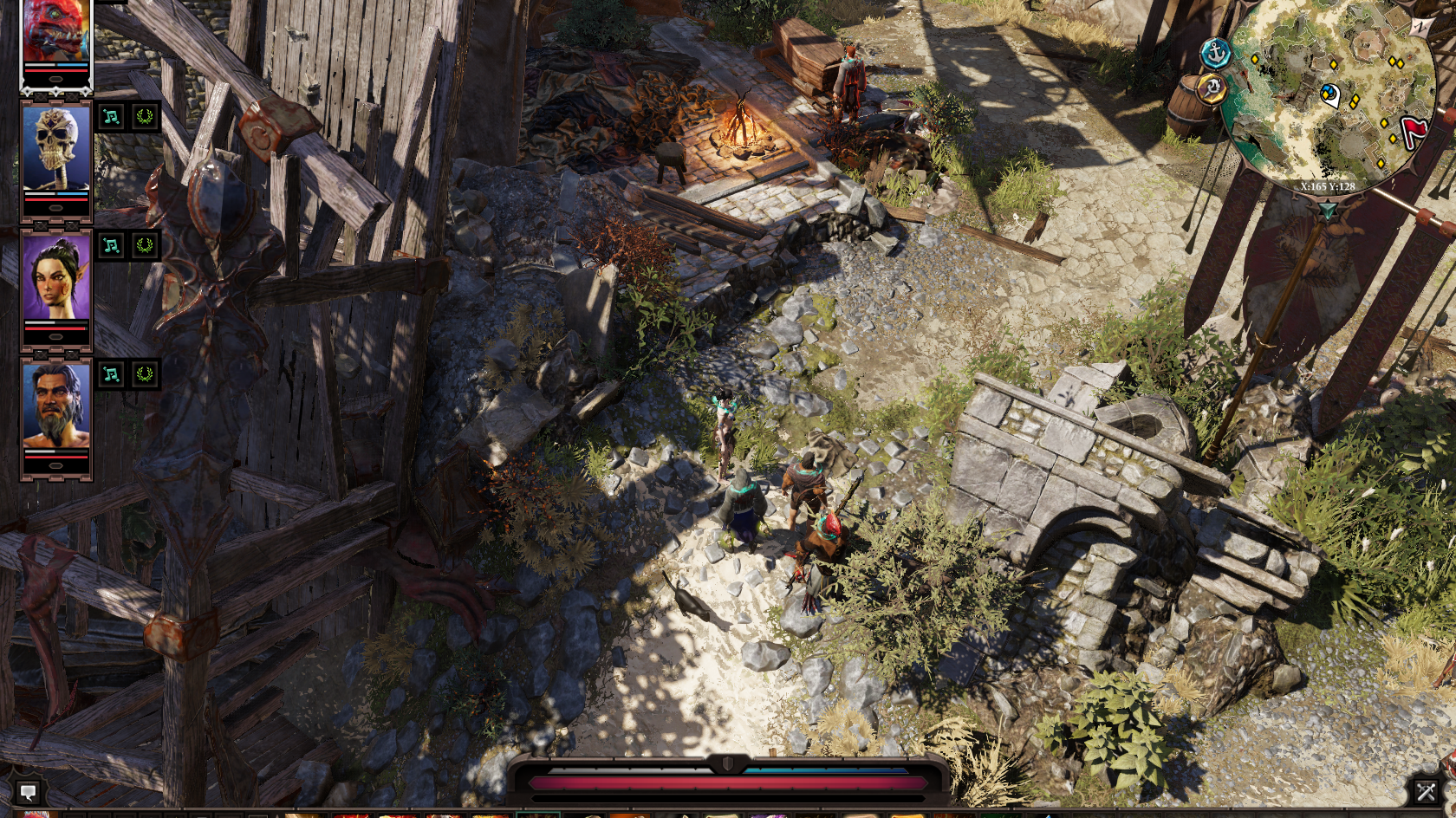Click the compass north indicator
Screen dimensions: 1456x818
[x=1420, y=27]
